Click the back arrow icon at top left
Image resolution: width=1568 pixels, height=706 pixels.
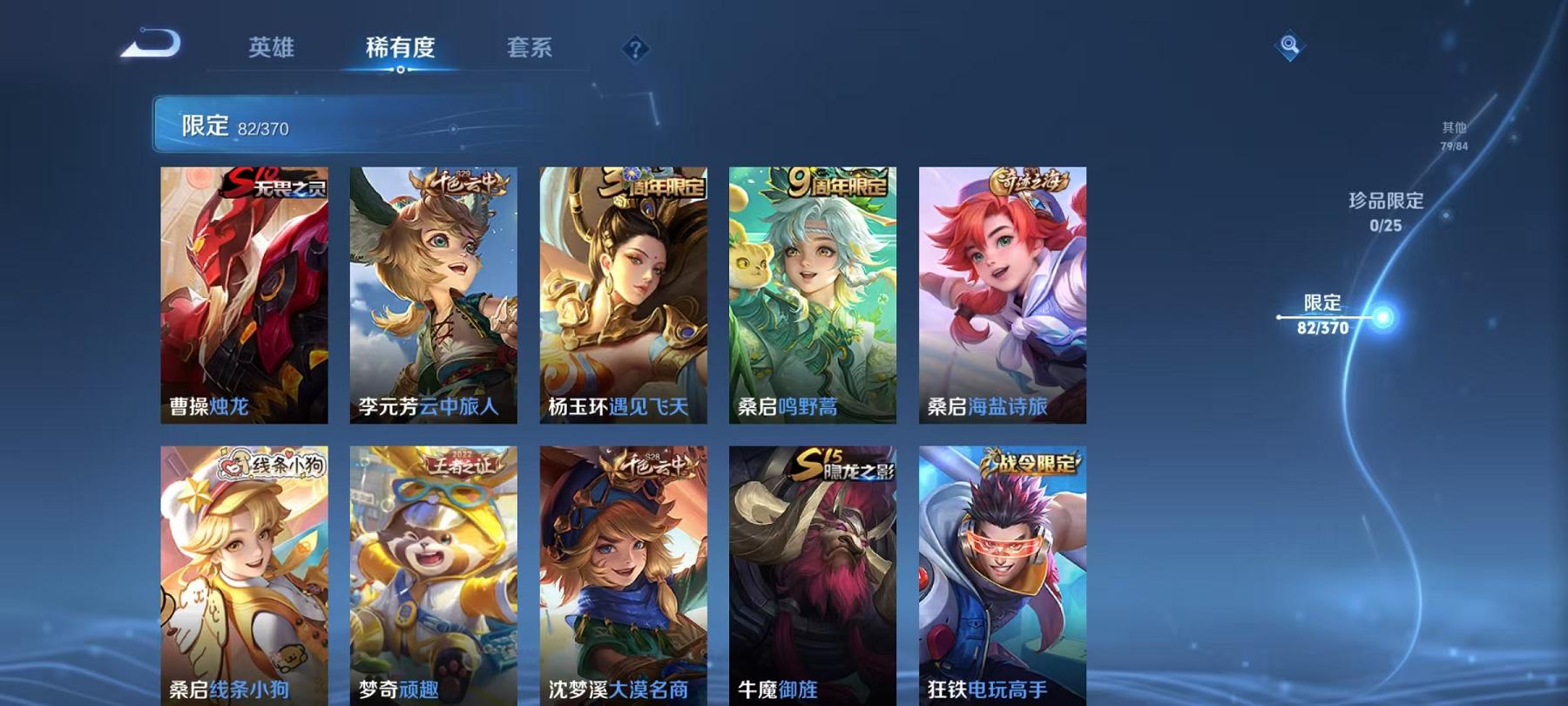click(152, 42)
